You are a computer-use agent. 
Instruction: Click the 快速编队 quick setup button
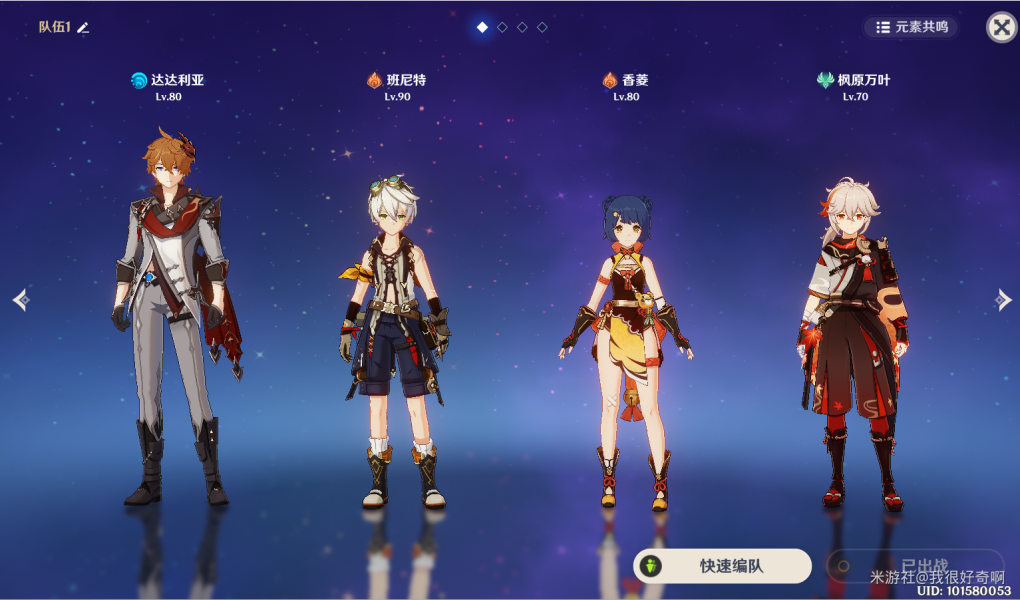(722, 566)
